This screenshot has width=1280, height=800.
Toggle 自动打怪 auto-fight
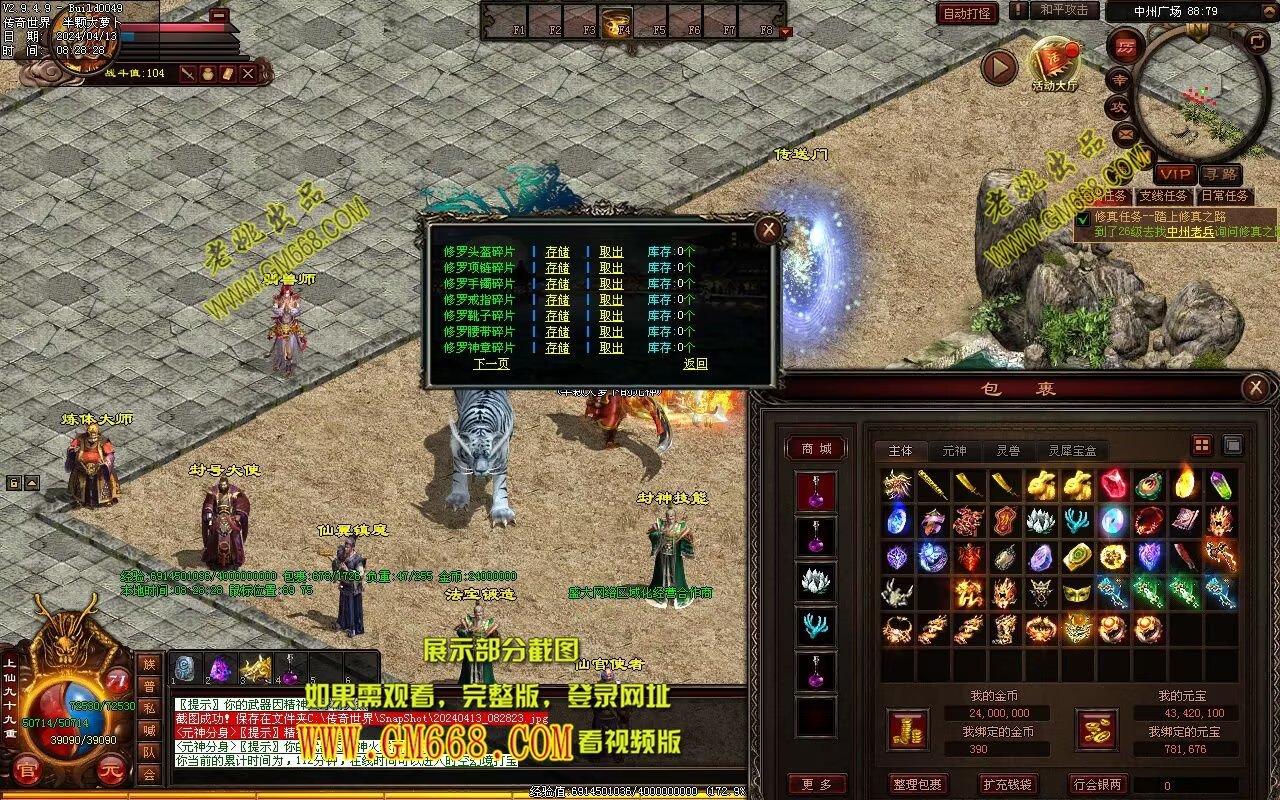coord(967,13)
